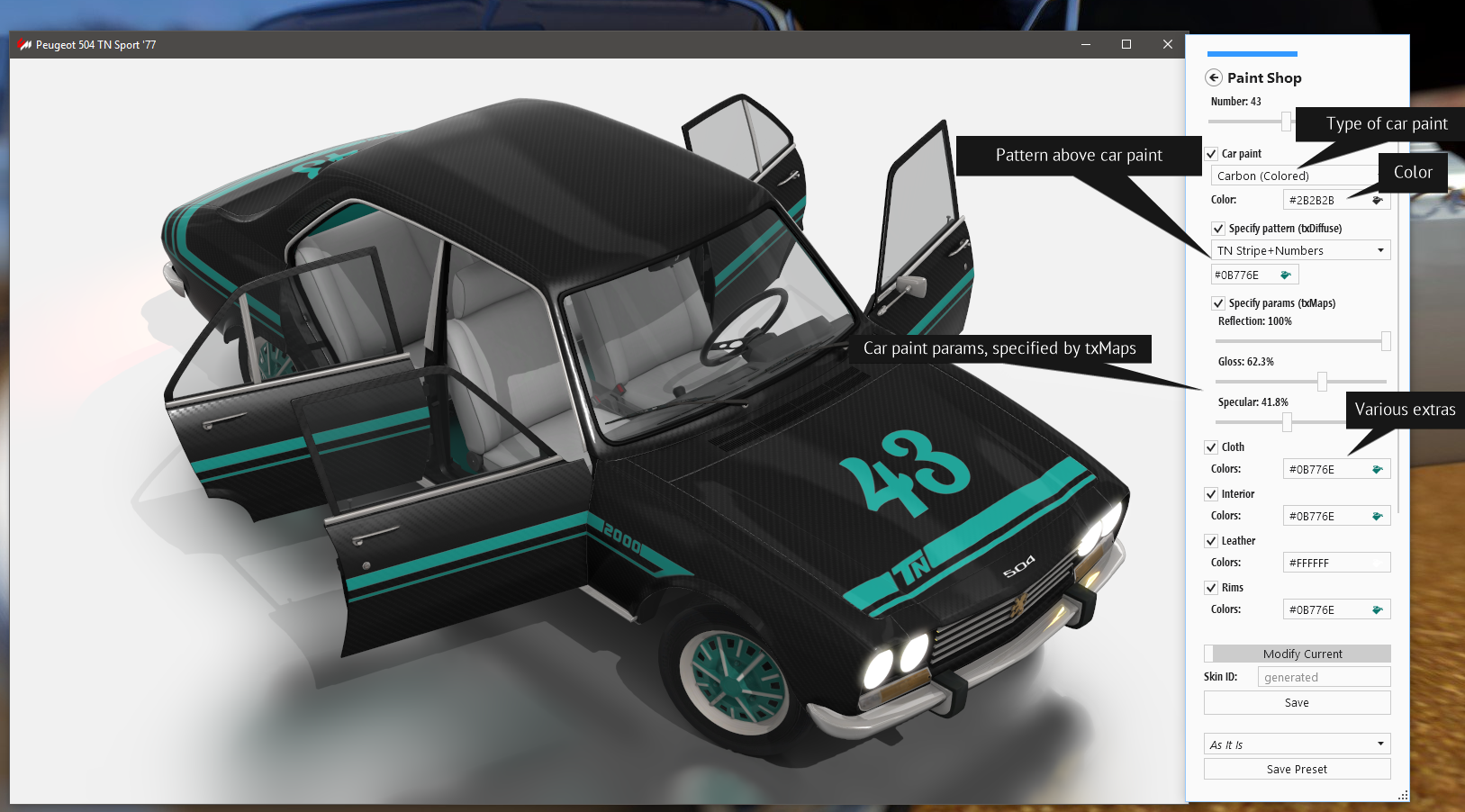This screenshot has height=812, width=1465.
Task: Open the Leather colors picker icon
Action: point(1377,562)
